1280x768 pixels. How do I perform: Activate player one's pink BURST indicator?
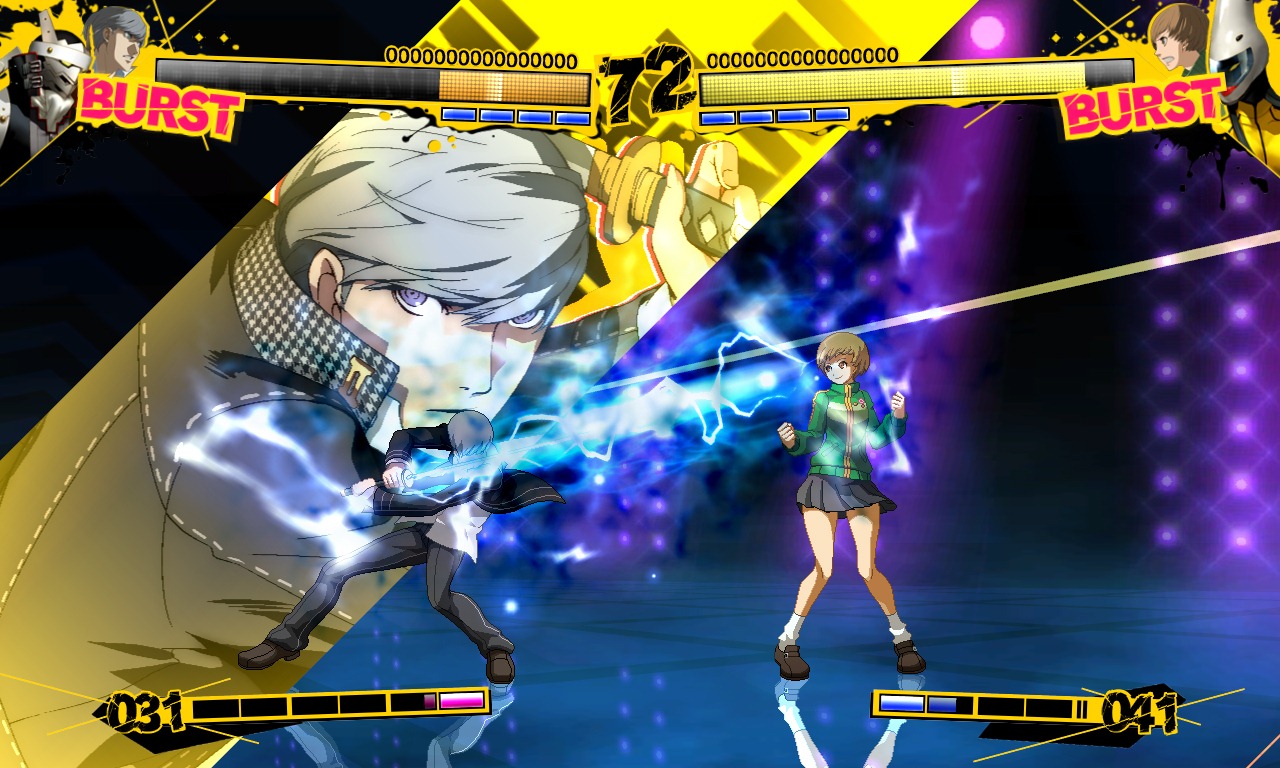pyautogui.click(x=160, y=108)
